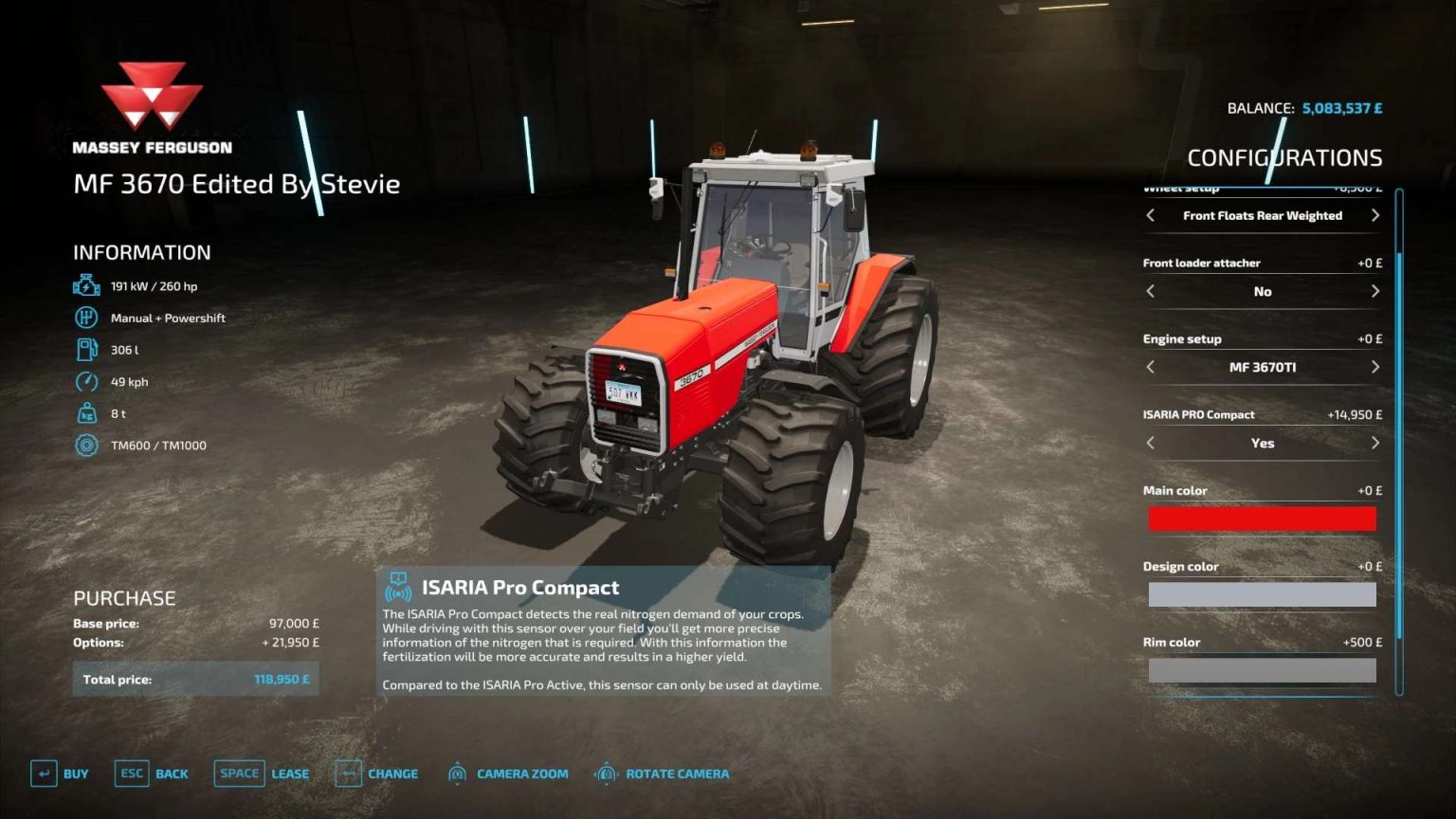Open next Engine setup option with right arrow
1456x819 pixels.
point(1375,367)
